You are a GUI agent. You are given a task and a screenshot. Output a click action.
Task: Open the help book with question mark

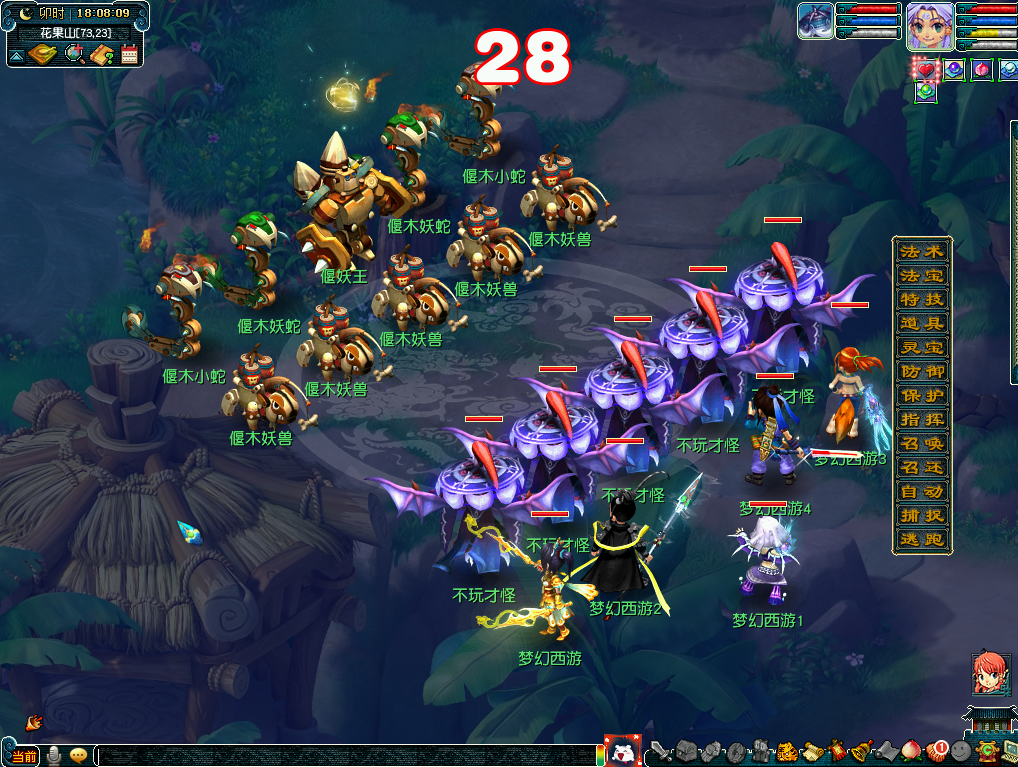click(x=101, y=54)
